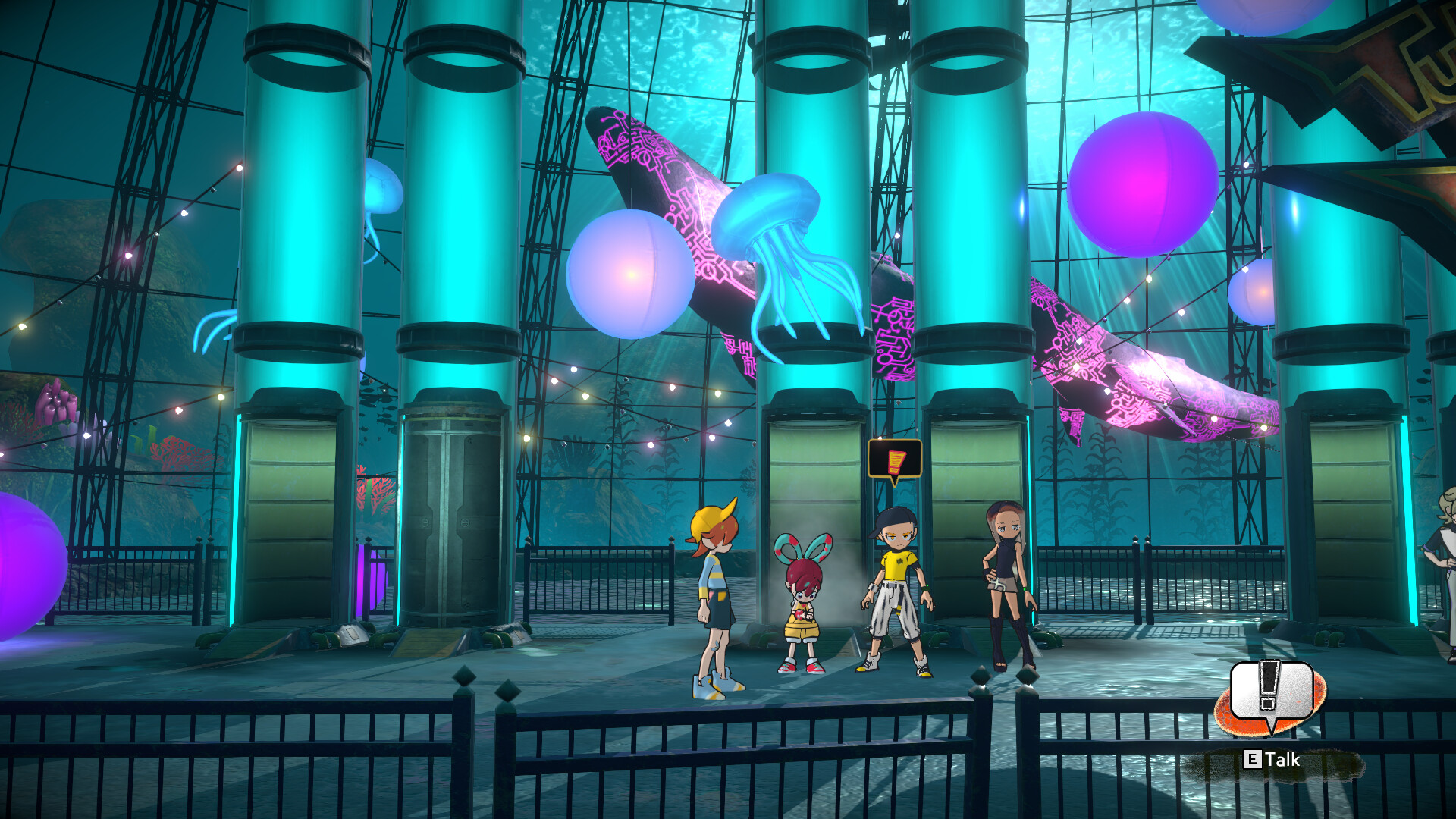The width and height of the screenshot is (1456, 819).
Task: Click the Talk speech bubble icon
Action: pos(1271,693)
